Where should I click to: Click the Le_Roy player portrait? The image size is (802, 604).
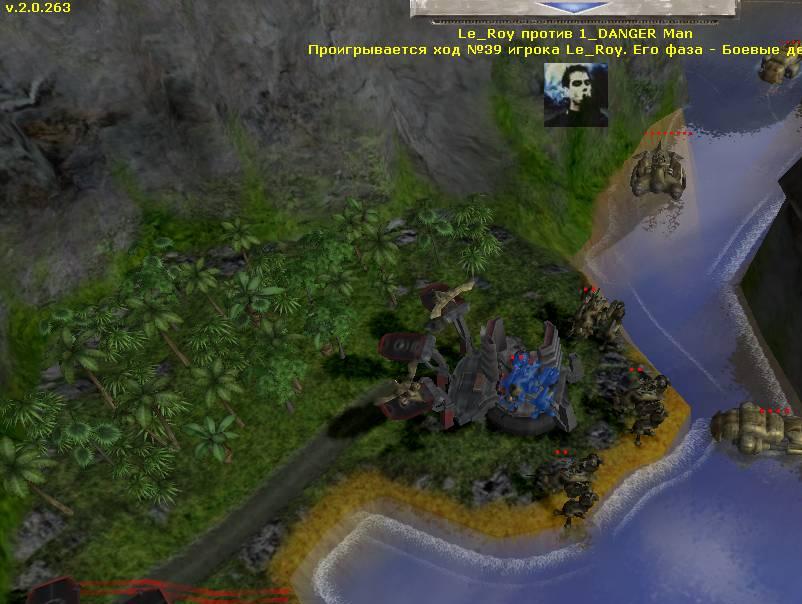click(x=575, y=95)
